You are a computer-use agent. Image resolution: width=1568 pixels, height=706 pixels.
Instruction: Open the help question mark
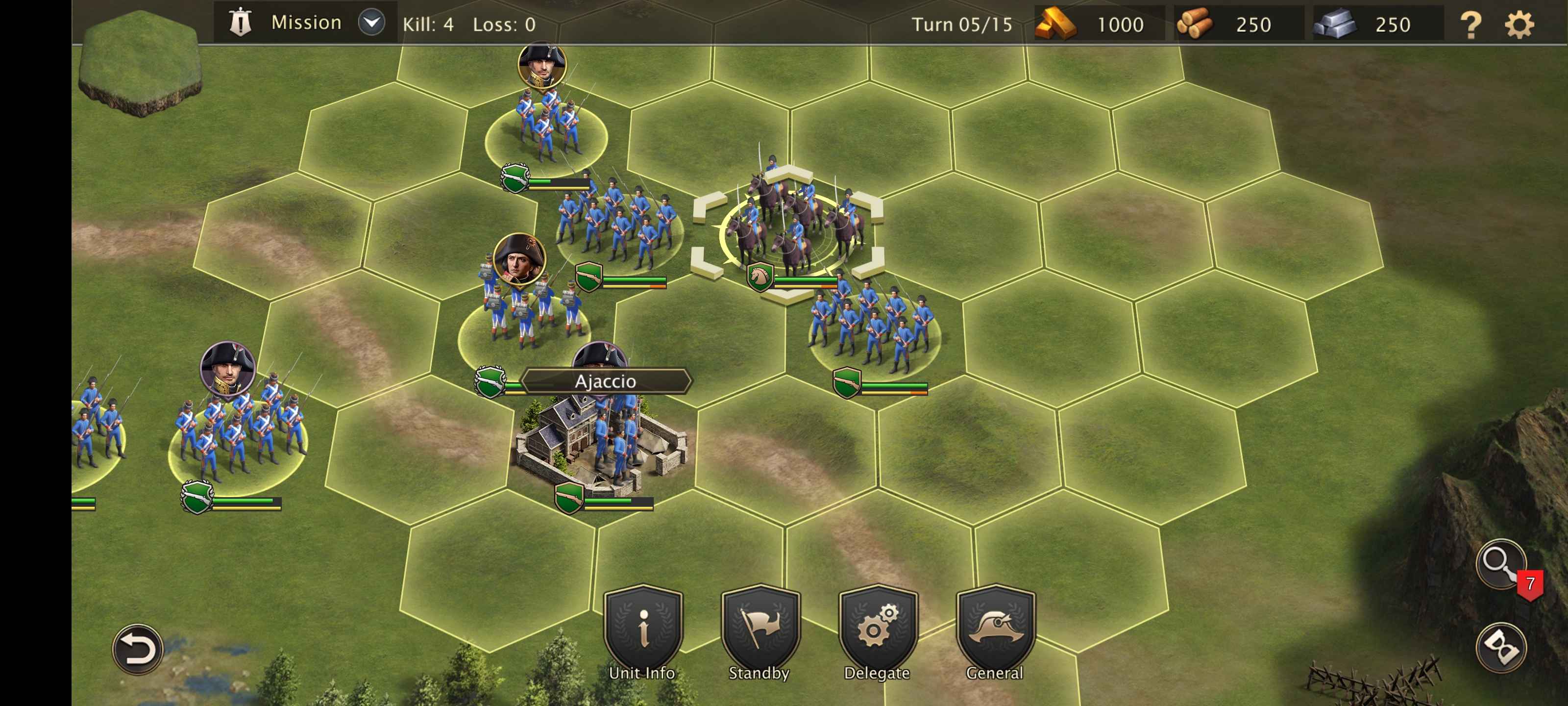coord(1470,25)
